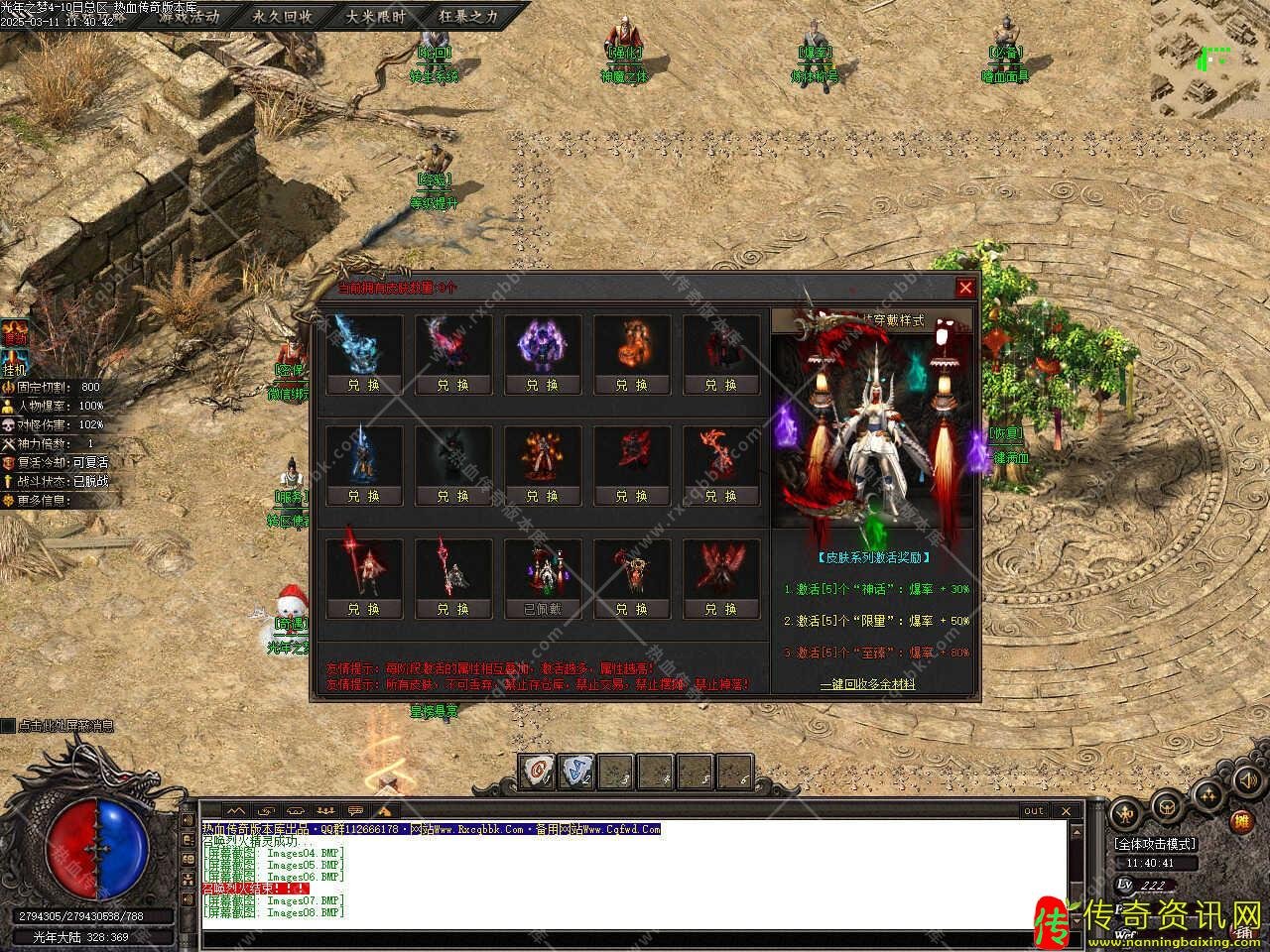Viewport: 1270px width, 952px height.
Task: Close the skin exchange window
Action: [x=965, y=288]
